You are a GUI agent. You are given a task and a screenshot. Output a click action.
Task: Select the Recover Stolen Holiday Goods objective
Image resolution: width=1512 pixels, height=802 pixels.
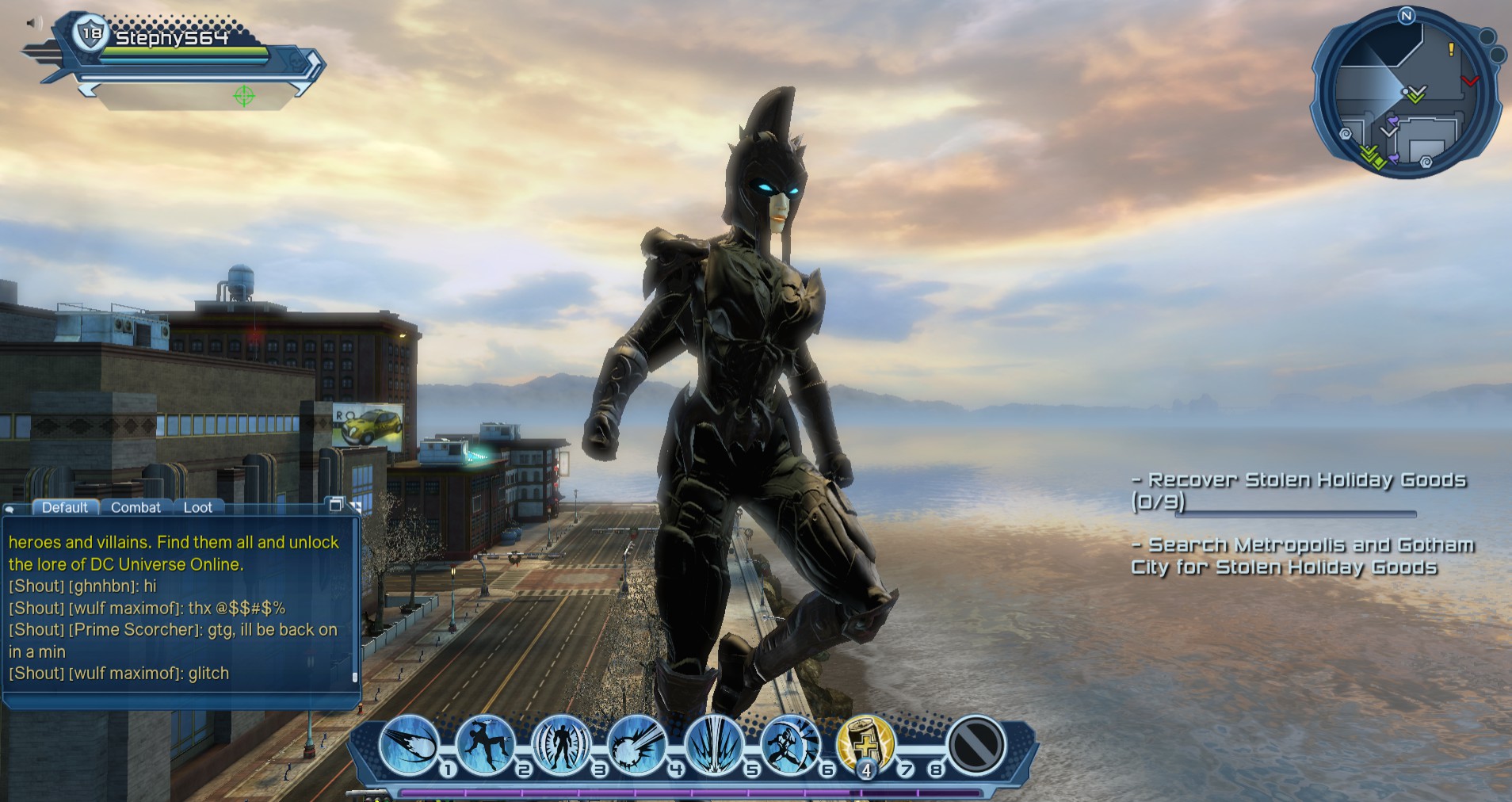pyautogui.click(x=1301, y=479)
